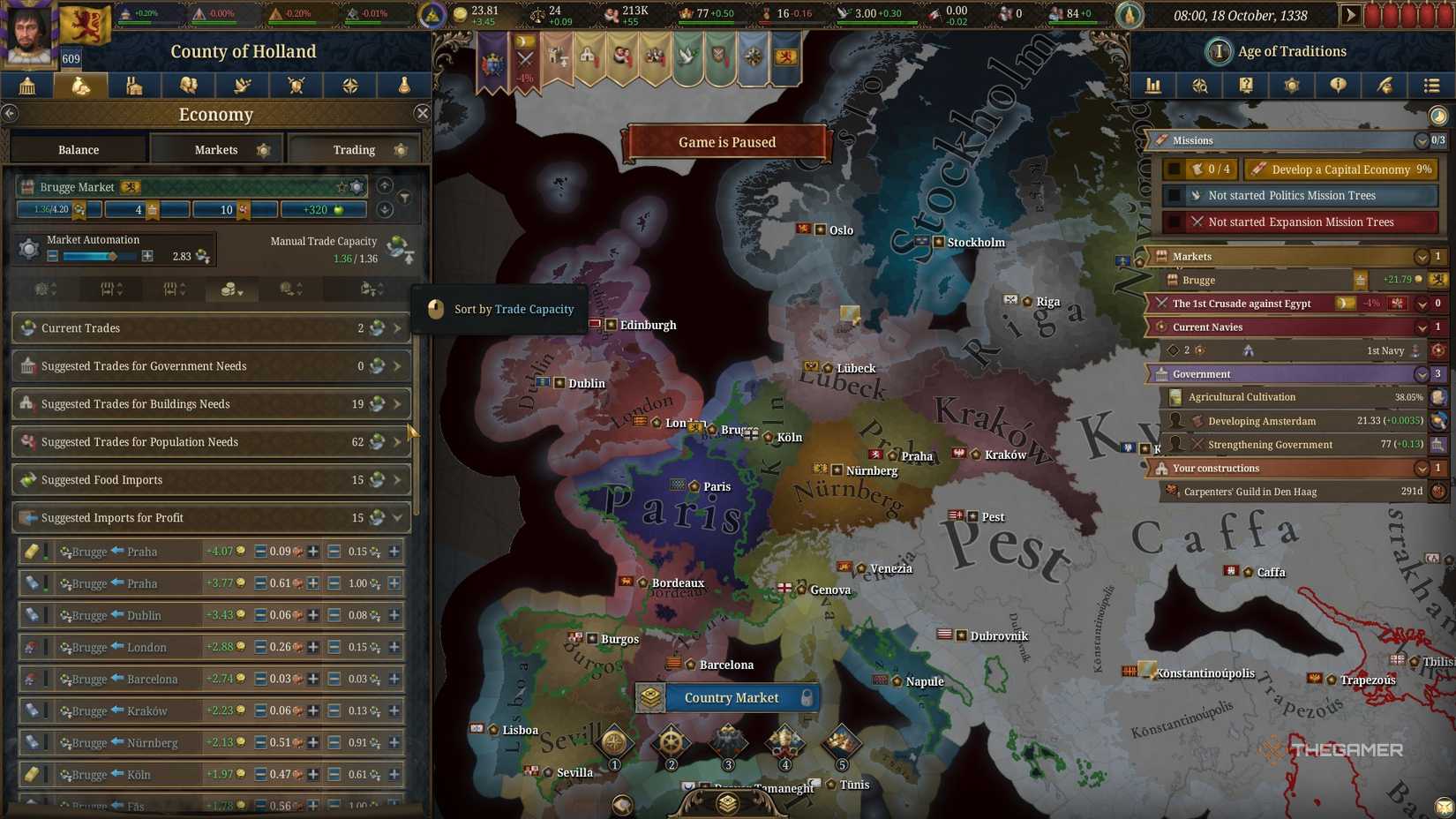
Task: Open the Military panel with crossed swords icon
Action: point(296,85)
